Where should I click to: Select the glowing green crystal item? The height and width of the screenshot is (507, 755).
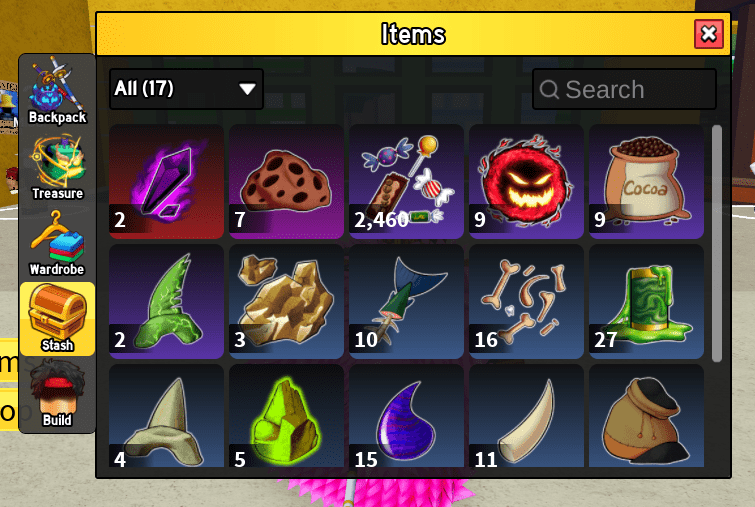click(x=286, y=418)
